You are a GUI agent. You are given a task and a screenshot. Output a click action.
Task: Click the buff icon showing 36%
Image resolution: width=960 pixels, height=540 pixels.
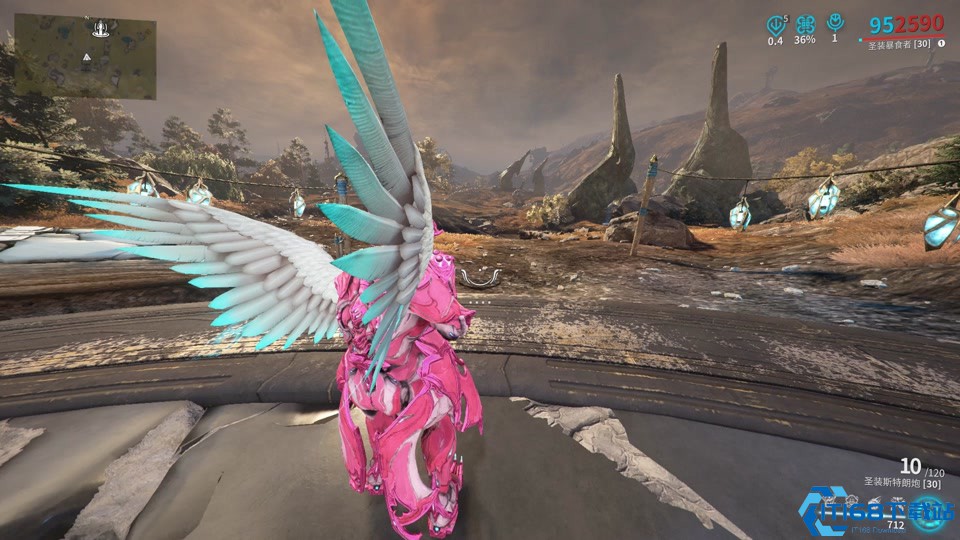(805, 24)
